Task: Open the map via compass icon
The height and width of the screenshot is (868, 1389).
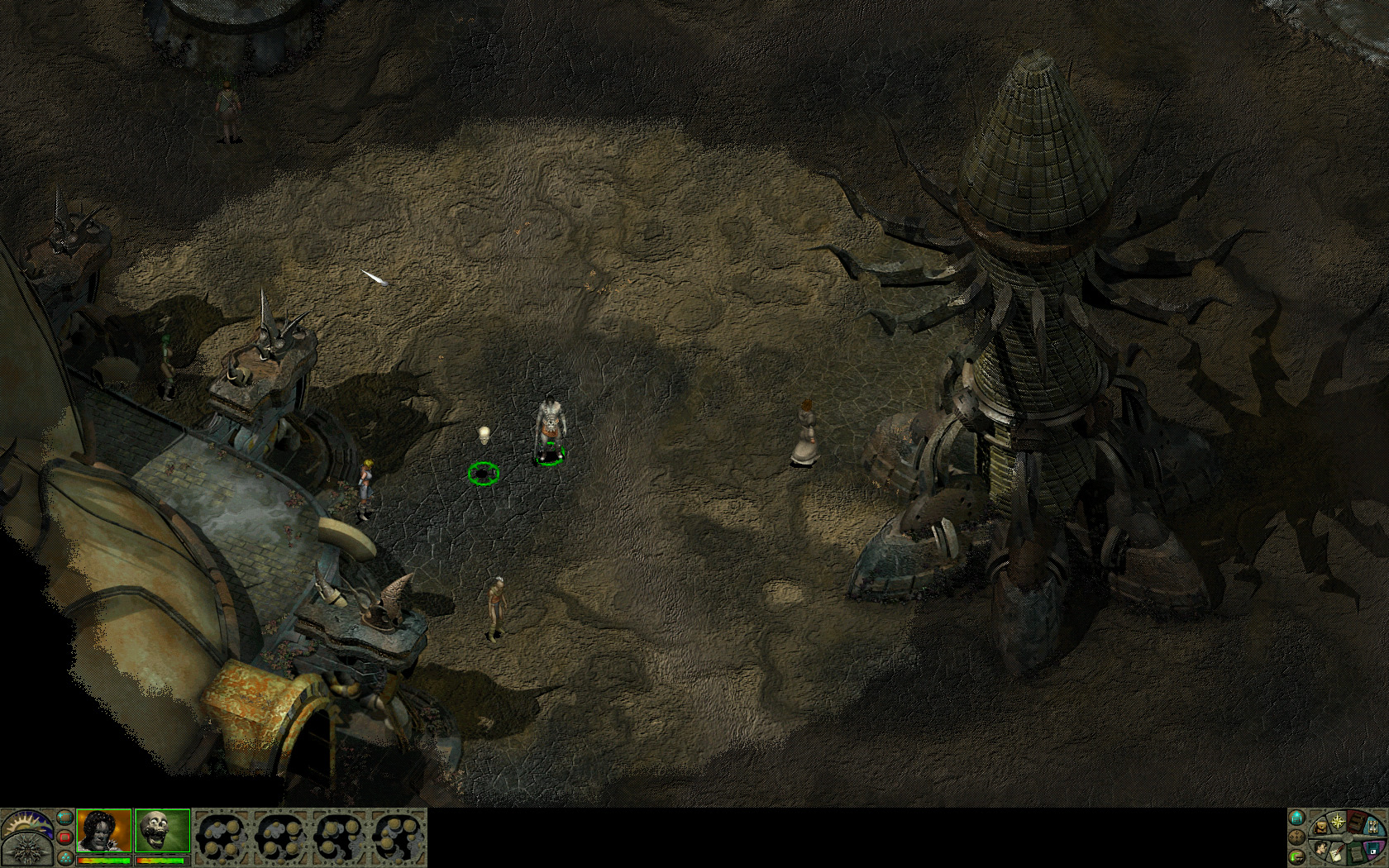Action: click(1338, 821)
